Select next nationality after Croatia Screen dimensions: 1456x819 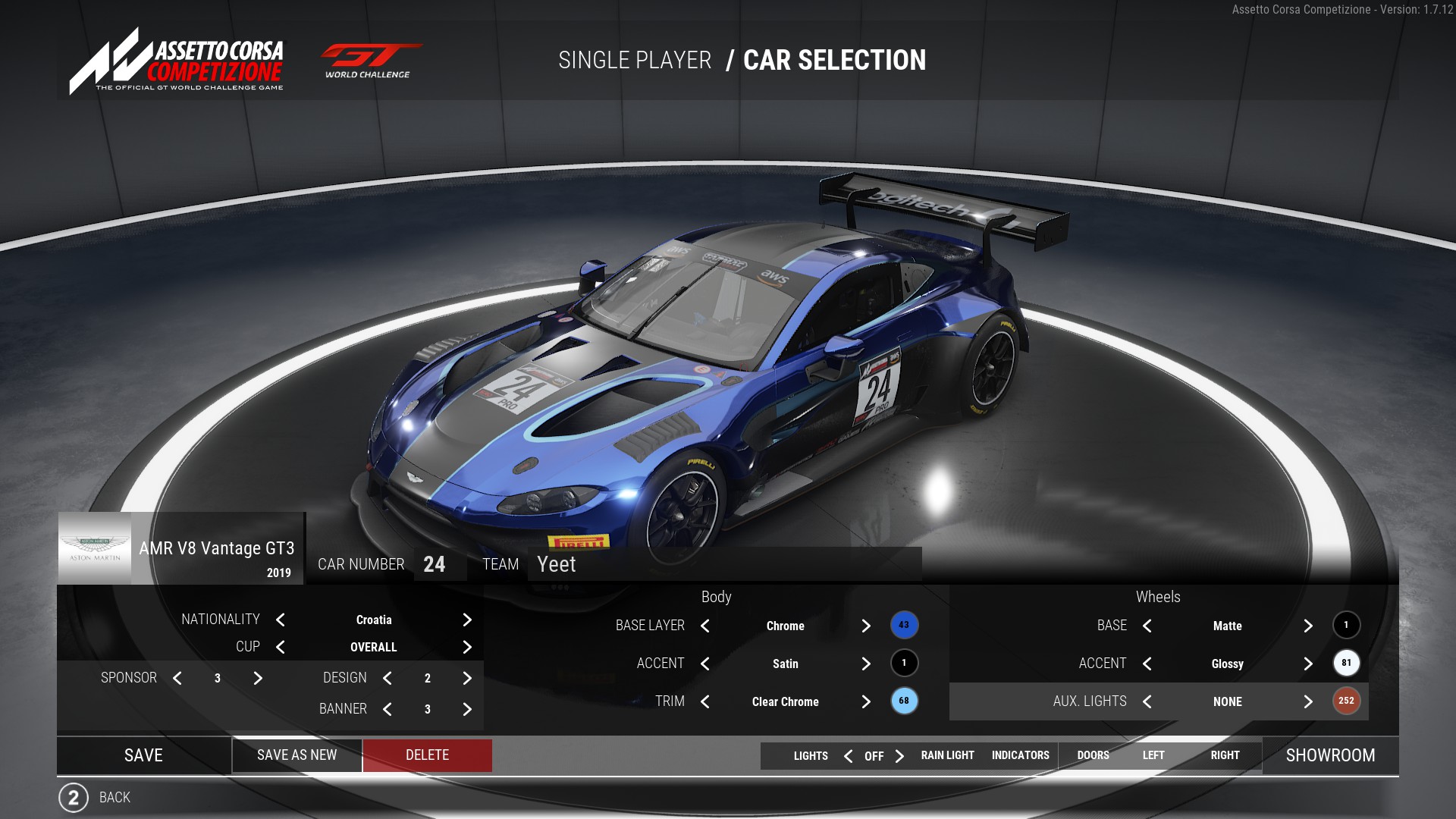[x=467, y=620]
